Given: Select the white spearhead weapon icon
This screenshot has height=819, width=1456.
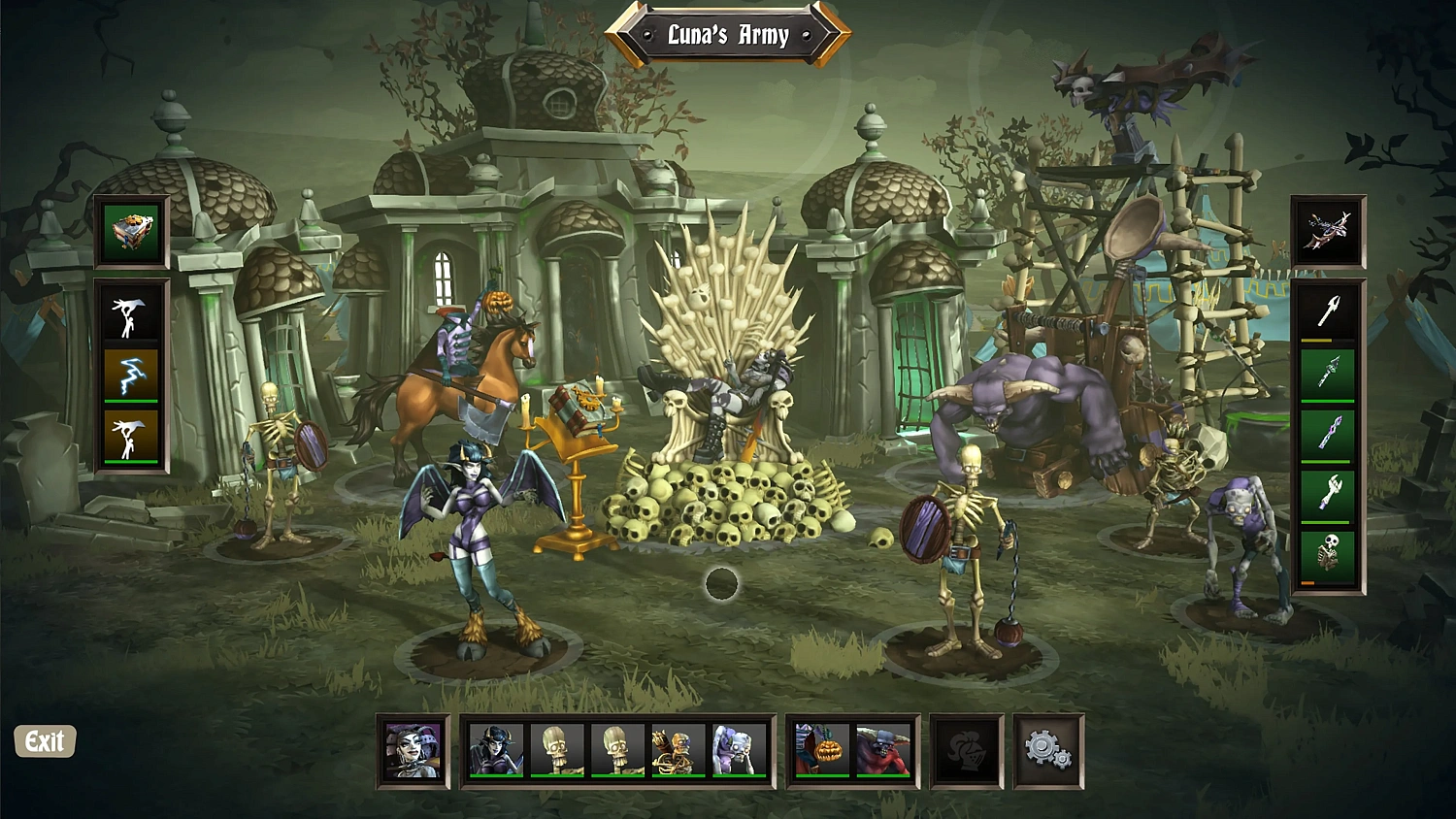Looking at the screenshot, I should coord(1332,312).
